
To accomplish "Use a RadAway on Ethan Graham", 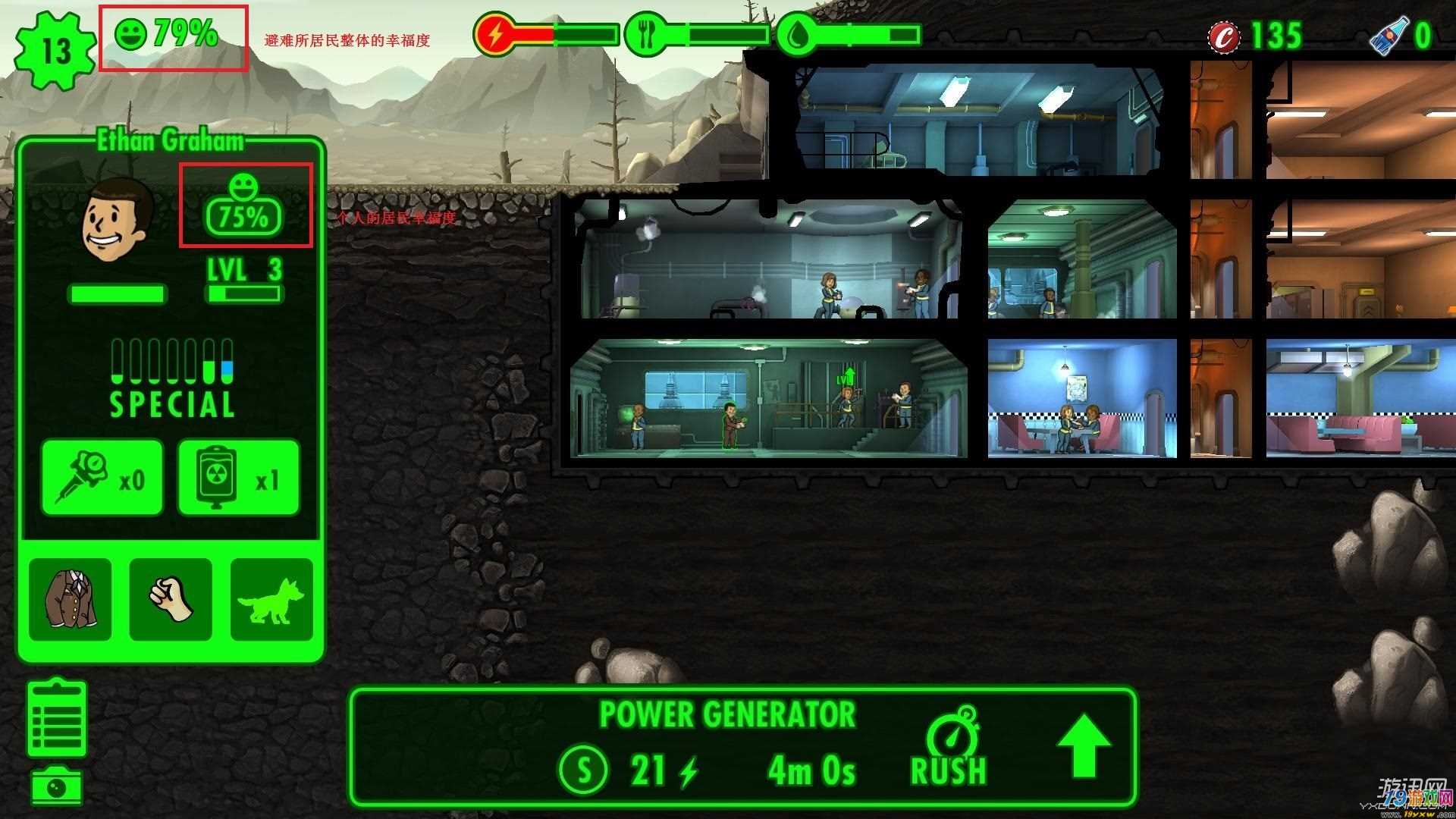I will click(x=238, y=478).
